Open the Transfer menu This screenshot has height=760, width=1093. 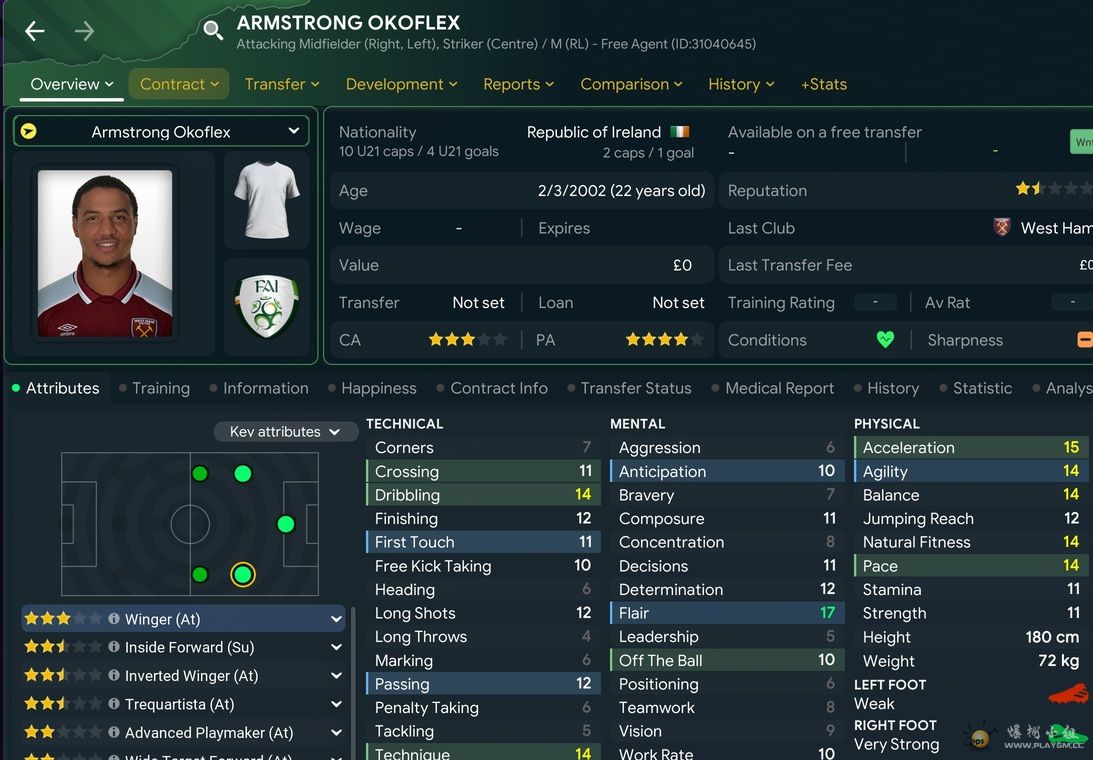click(x=282, y=84)
